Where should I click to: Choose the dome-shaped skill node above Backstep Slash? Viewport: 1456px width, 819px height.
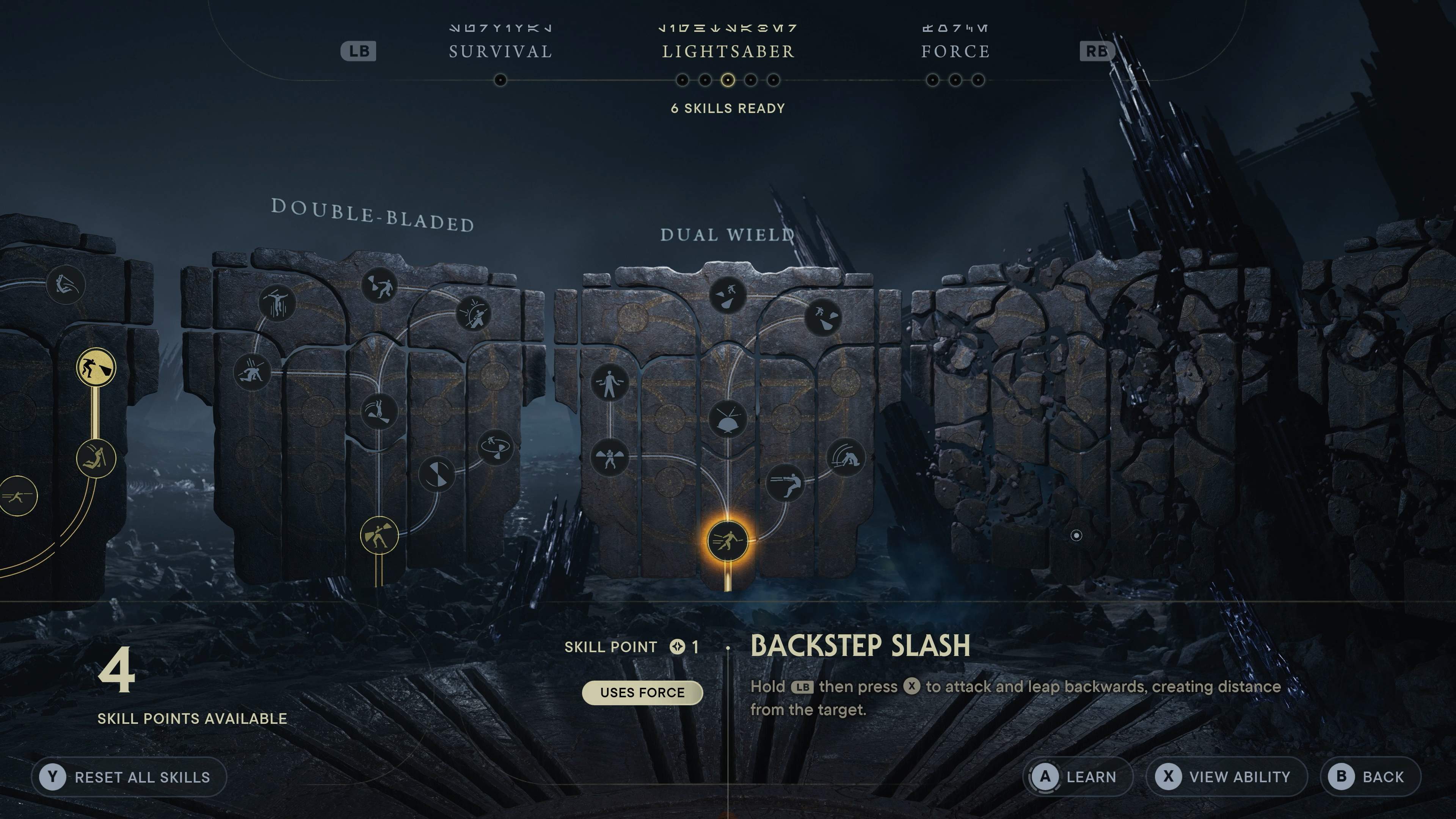point(728,419)
